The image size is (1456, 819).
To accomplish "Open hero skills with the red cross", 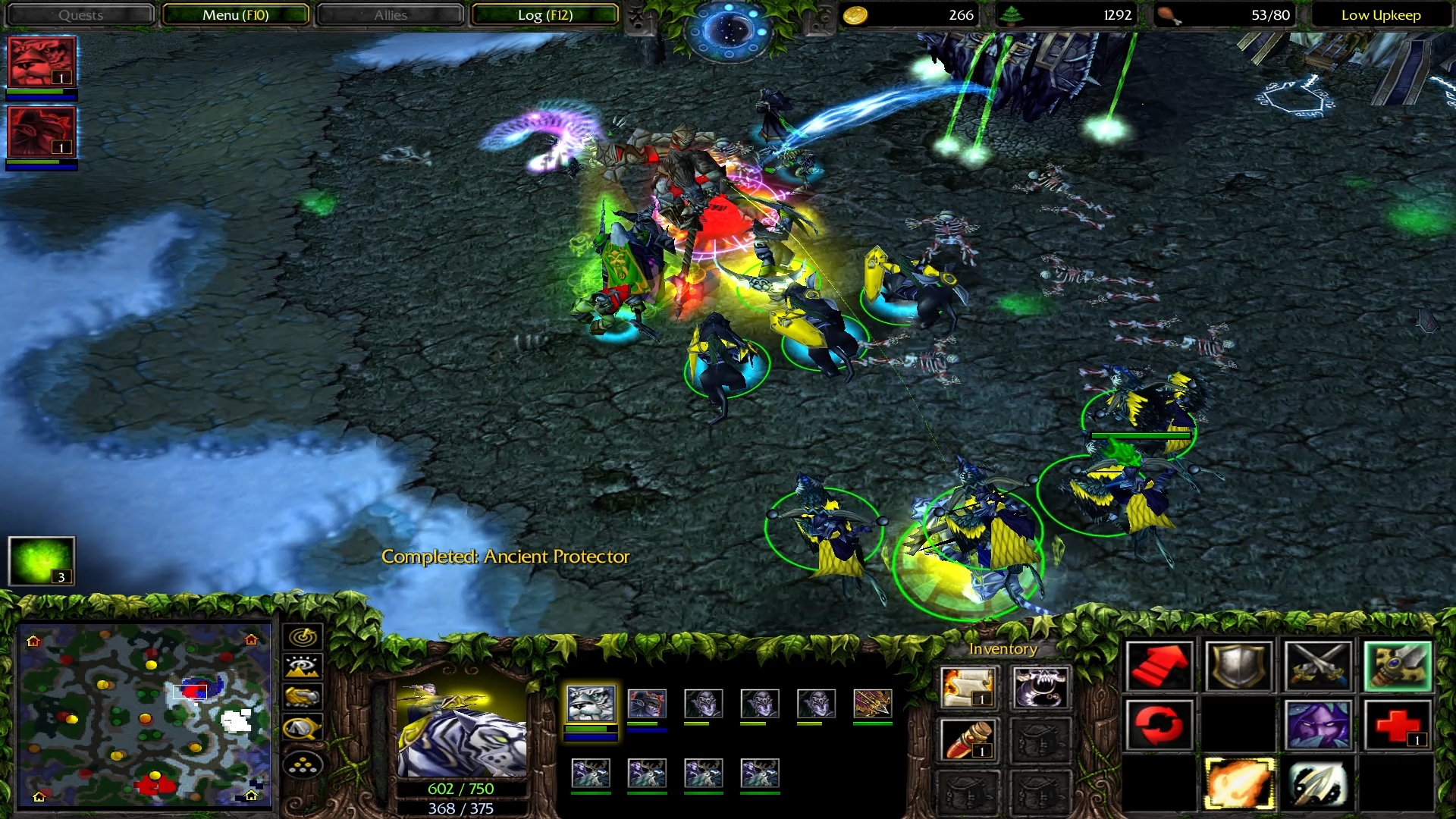I will 1397,724.
